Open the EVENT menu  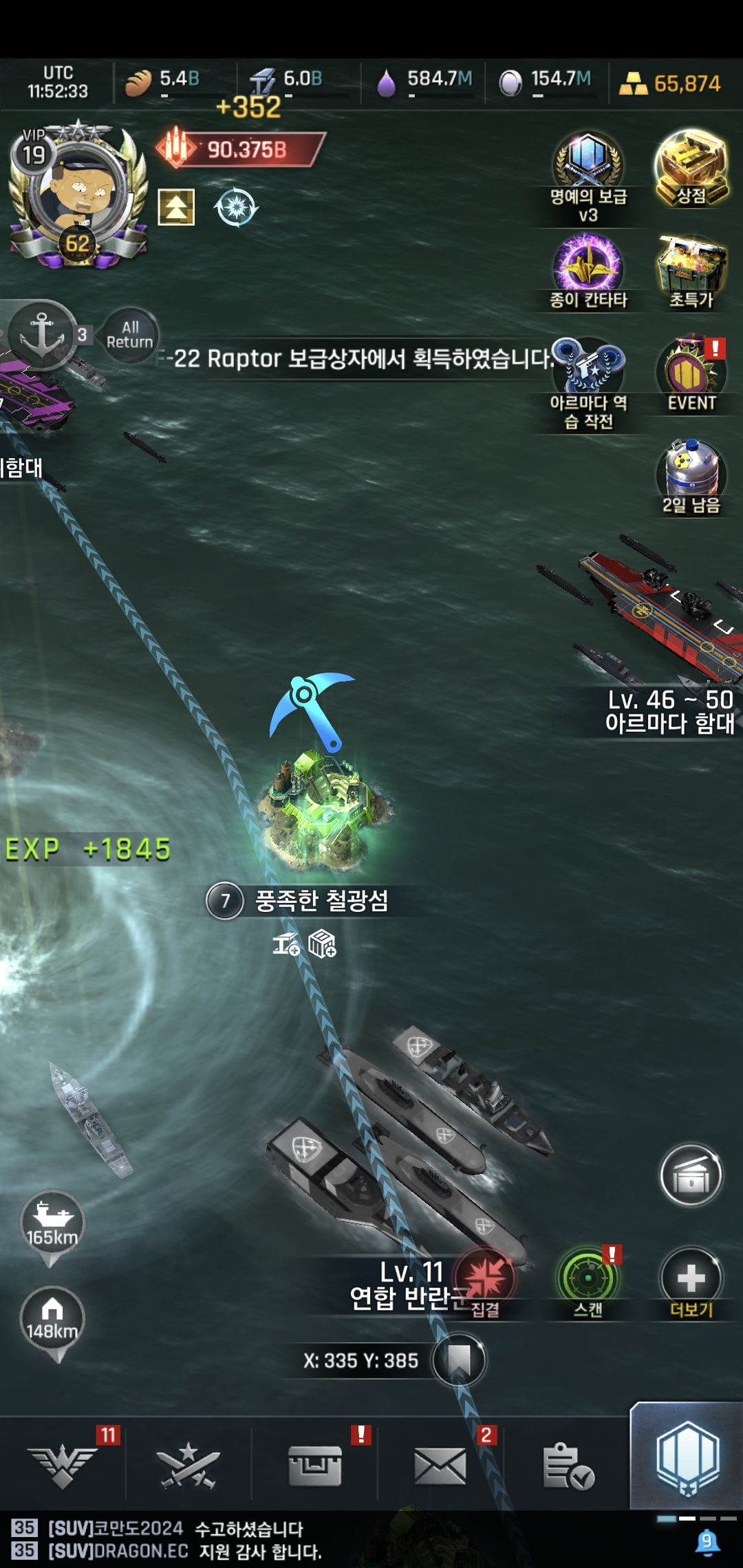[691, 375]
